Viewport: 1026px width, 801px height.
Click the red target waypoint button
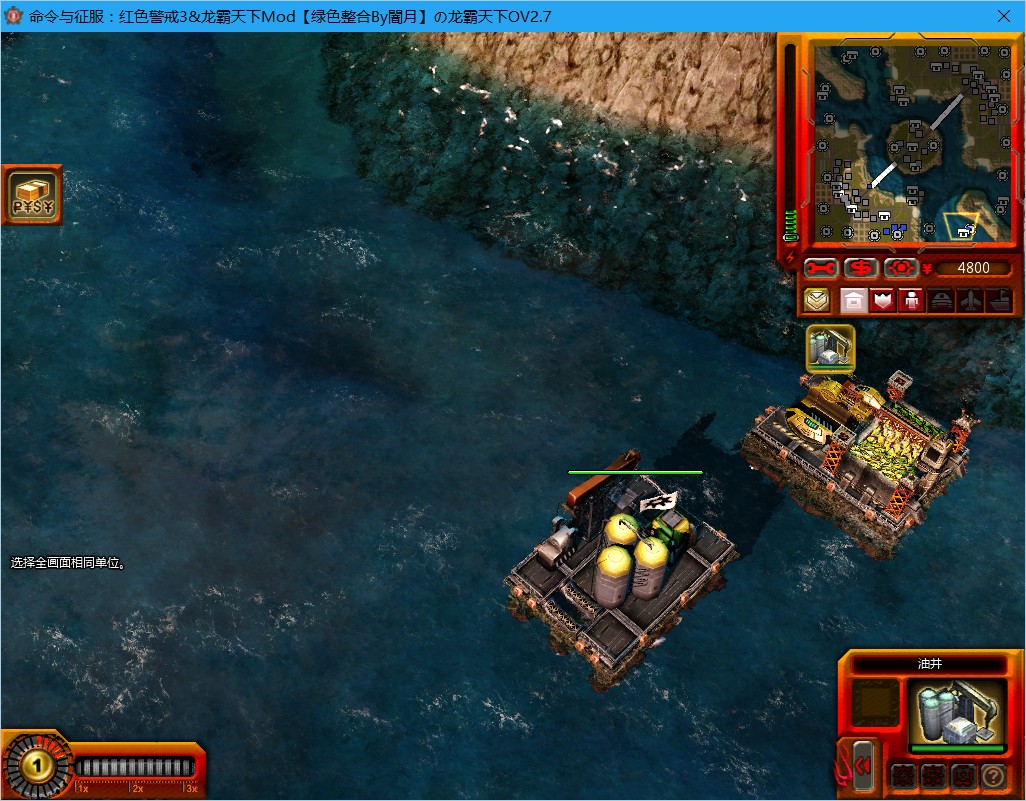point(900,268)
